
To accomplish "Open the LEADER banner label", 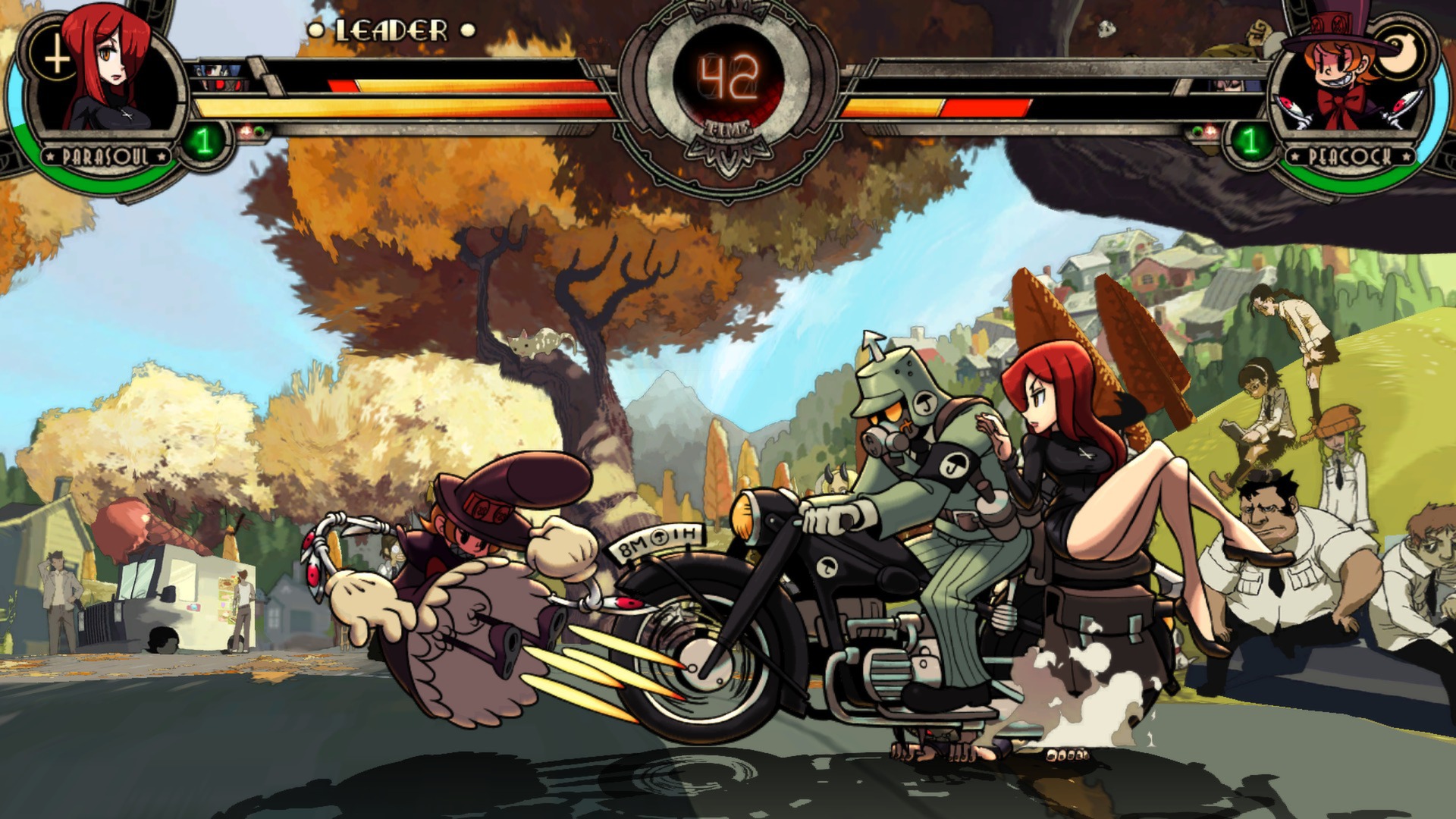I will click(x=391, y=30).
